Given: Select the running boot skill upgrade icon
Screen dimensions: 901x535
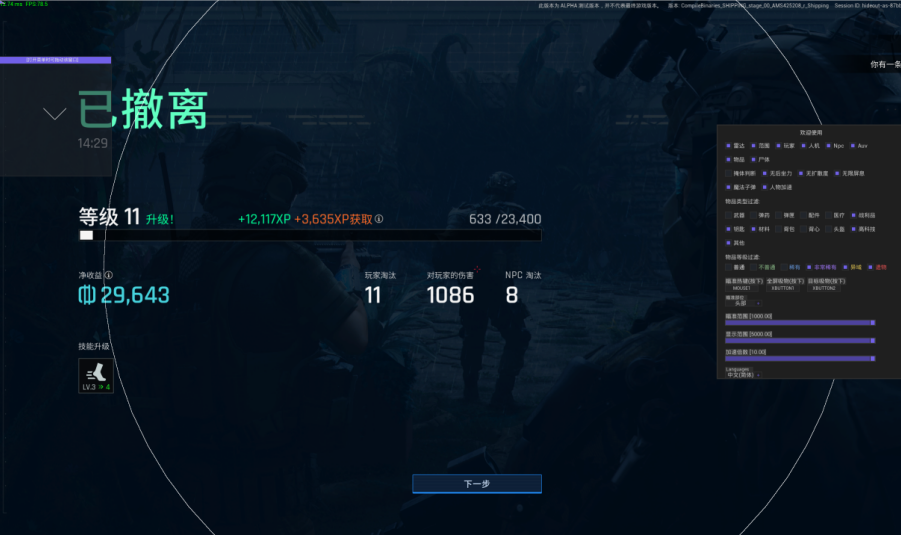Looking at the screenshot, I should click(x=96, y=376).
